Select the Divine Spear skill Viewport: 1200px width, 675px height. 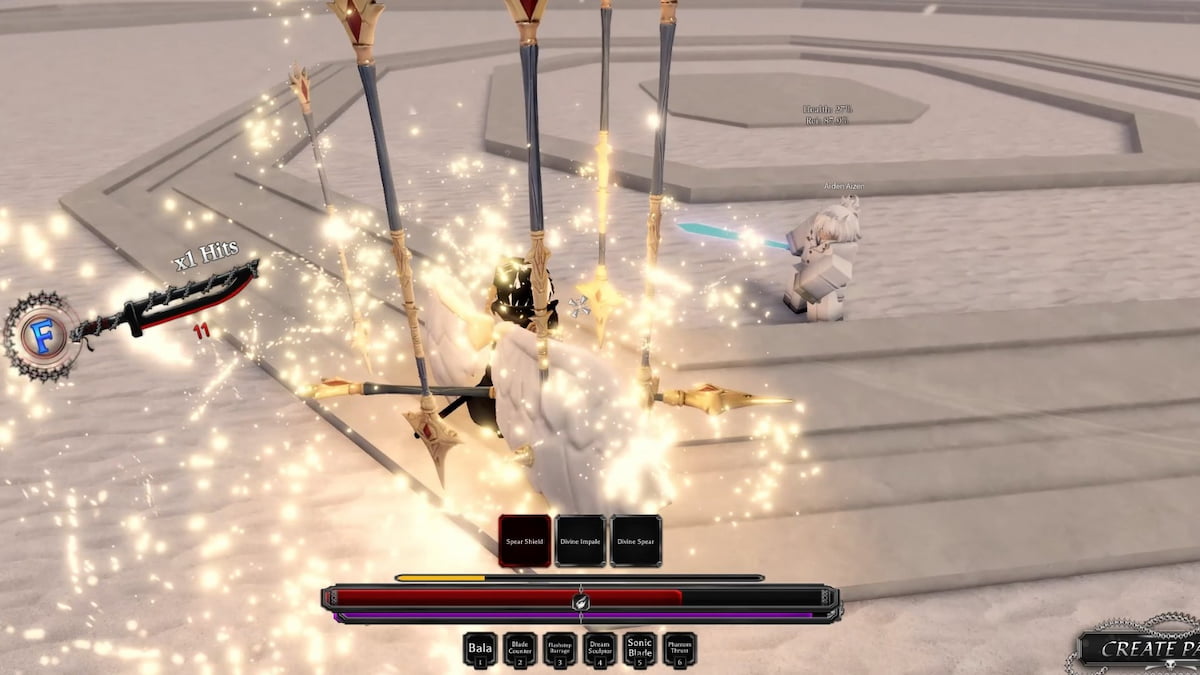(x=636, y=541)
